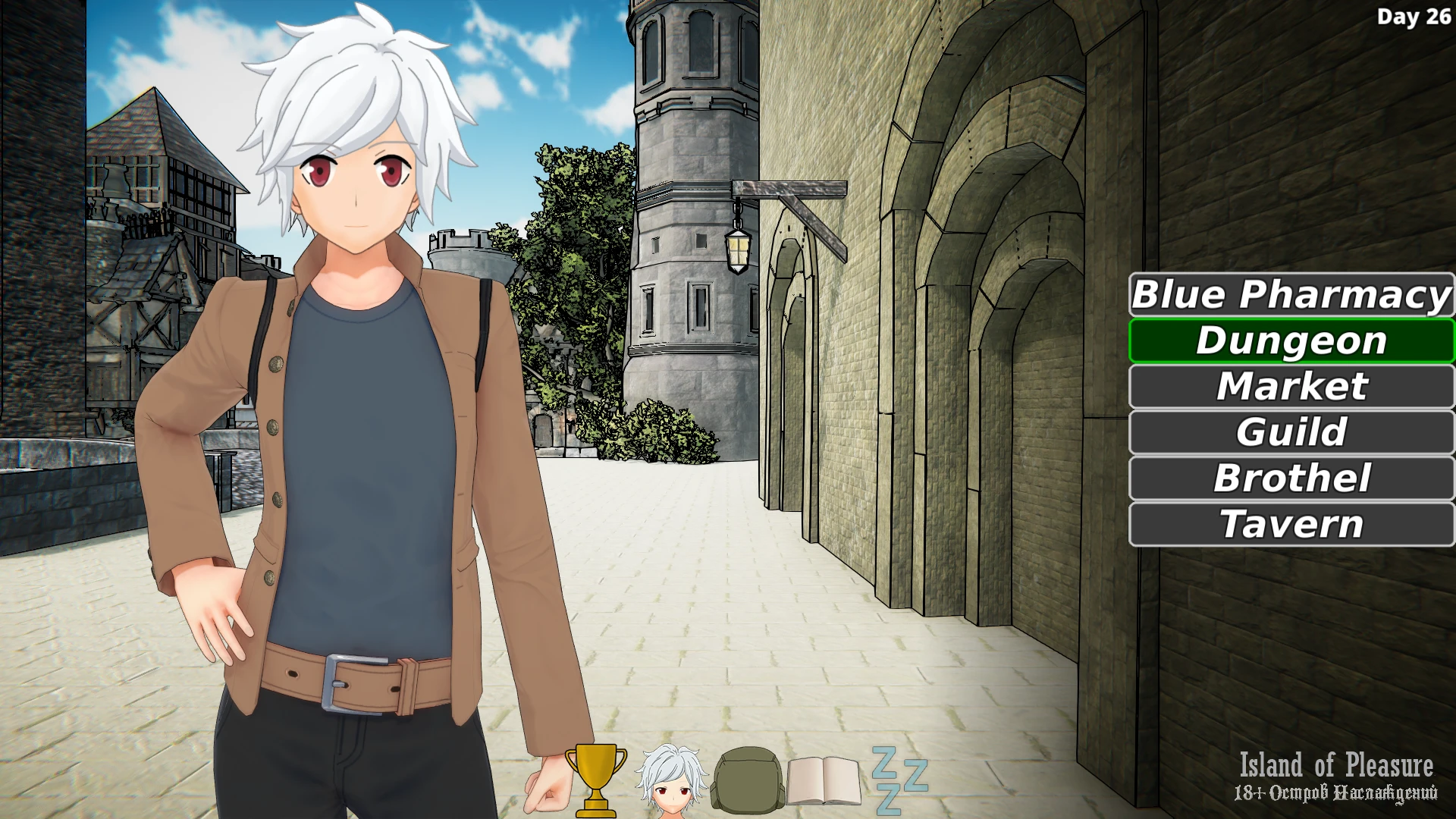Open the book journal icon
Viewport: 1456px width, 819px height.
coord(824,780)
